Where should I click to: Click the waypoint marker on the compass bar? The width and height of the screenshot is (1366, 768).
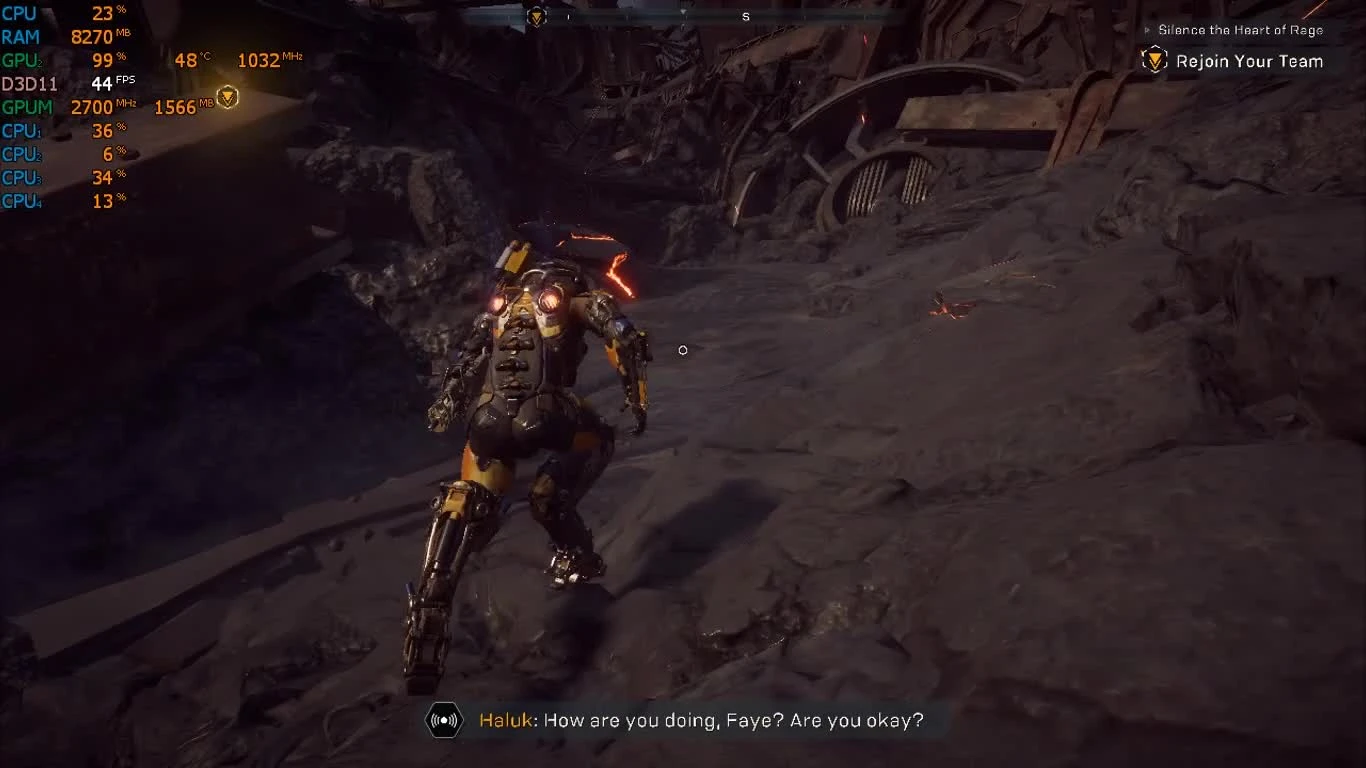tap(537, 15)
